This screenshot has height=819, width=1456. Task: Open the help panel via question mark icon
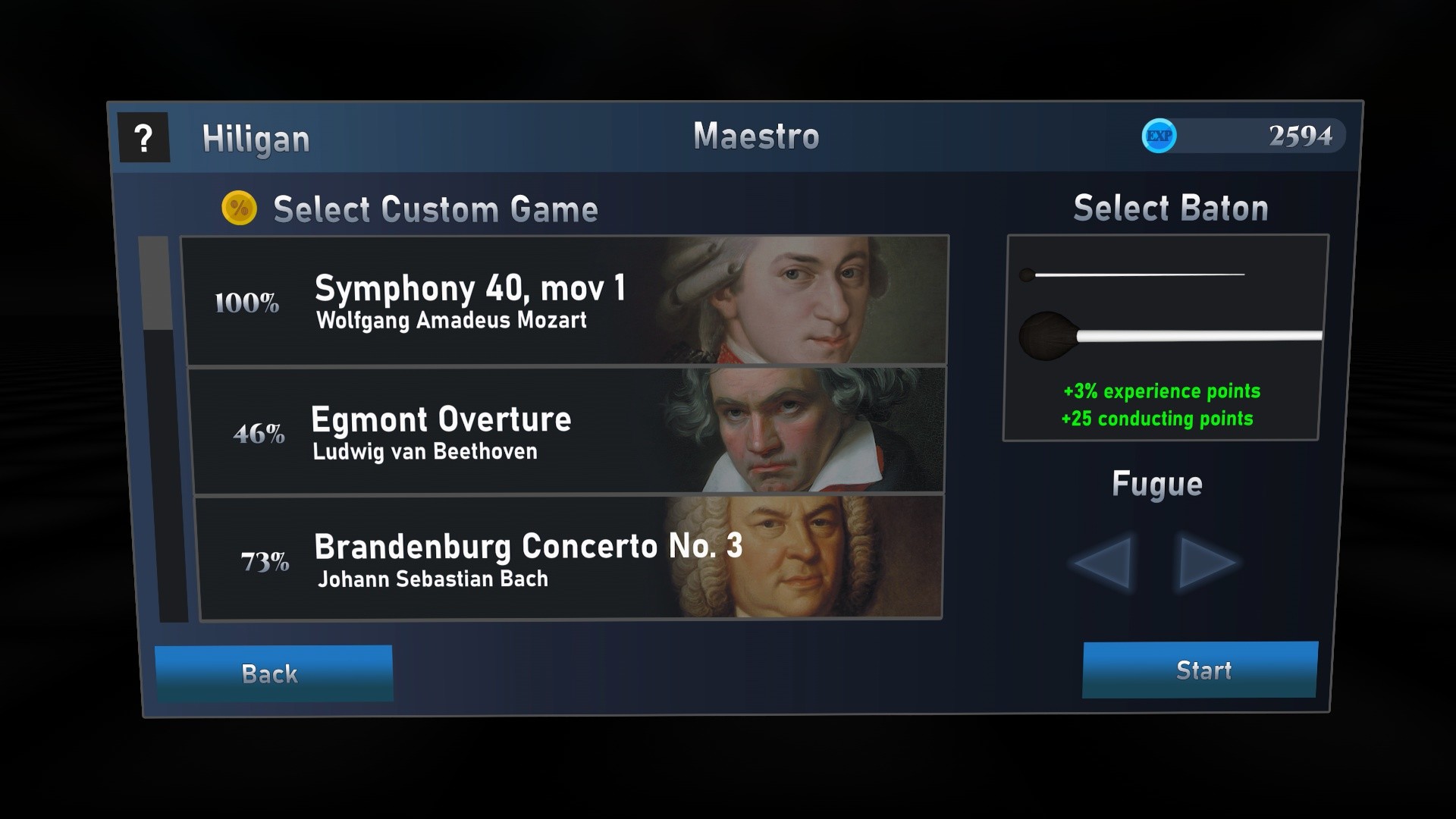(x=144, y=137)
